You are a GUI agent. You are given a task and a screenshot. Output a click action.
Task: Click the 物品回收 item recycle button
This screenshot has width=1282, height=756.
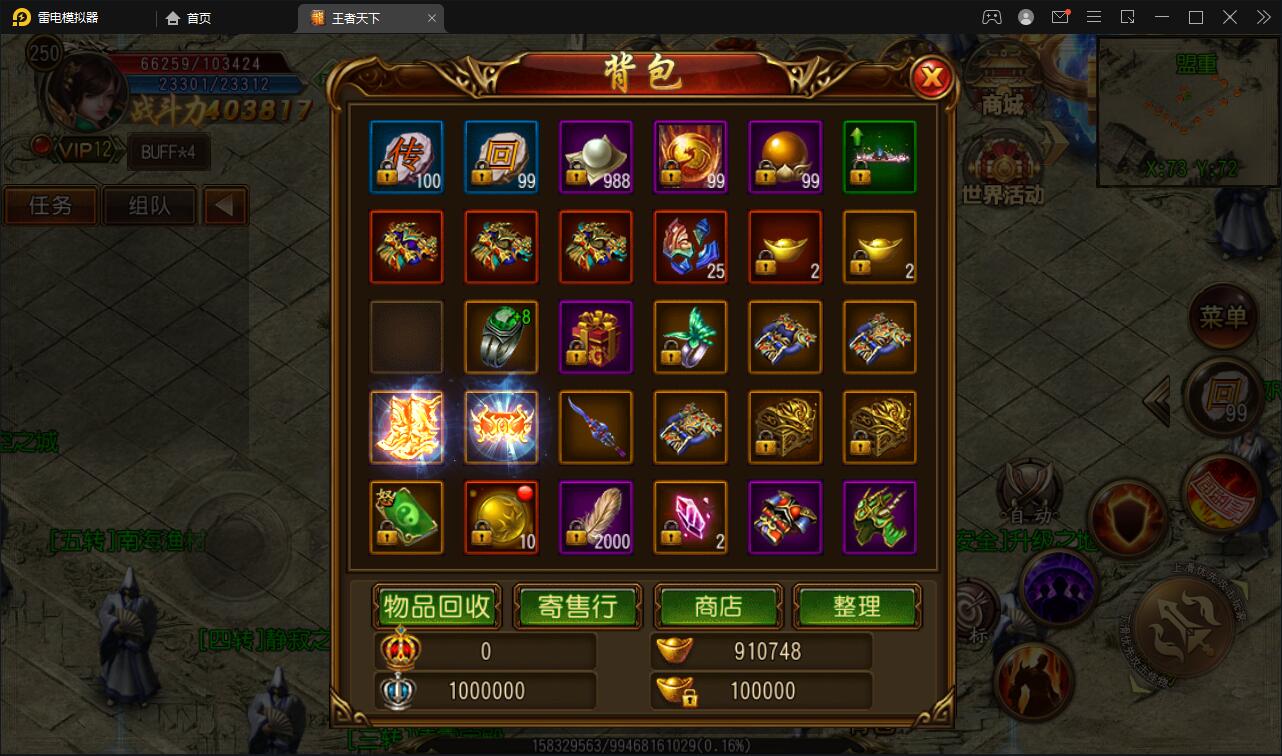[x=437, y=606]
